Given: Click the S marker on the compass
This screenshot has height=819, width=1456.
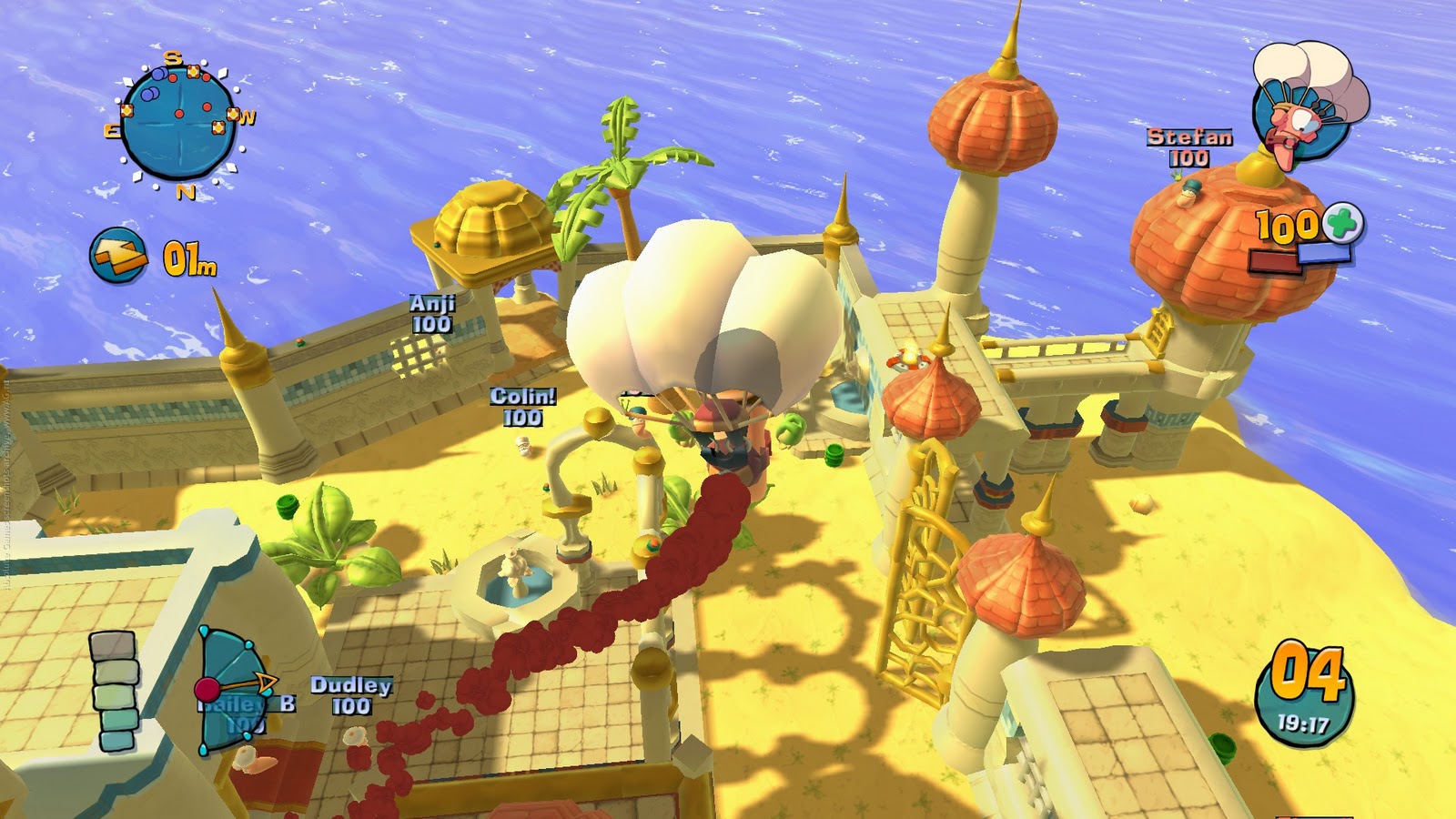Looking at the screenshot, I should [169, 55].
